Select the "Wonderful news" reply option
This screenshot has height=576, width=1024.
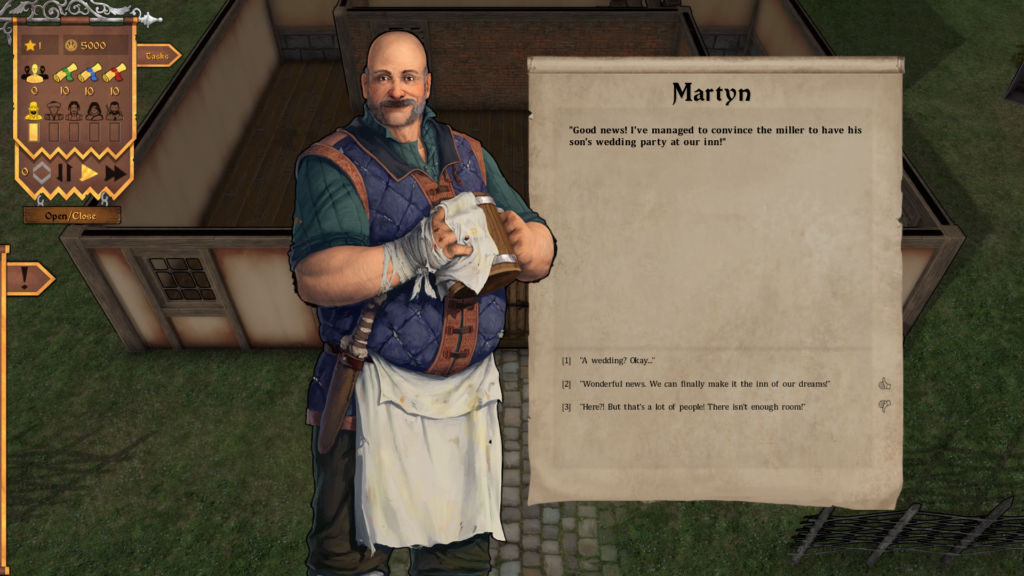pyautogui.click(x=704, y=384)
